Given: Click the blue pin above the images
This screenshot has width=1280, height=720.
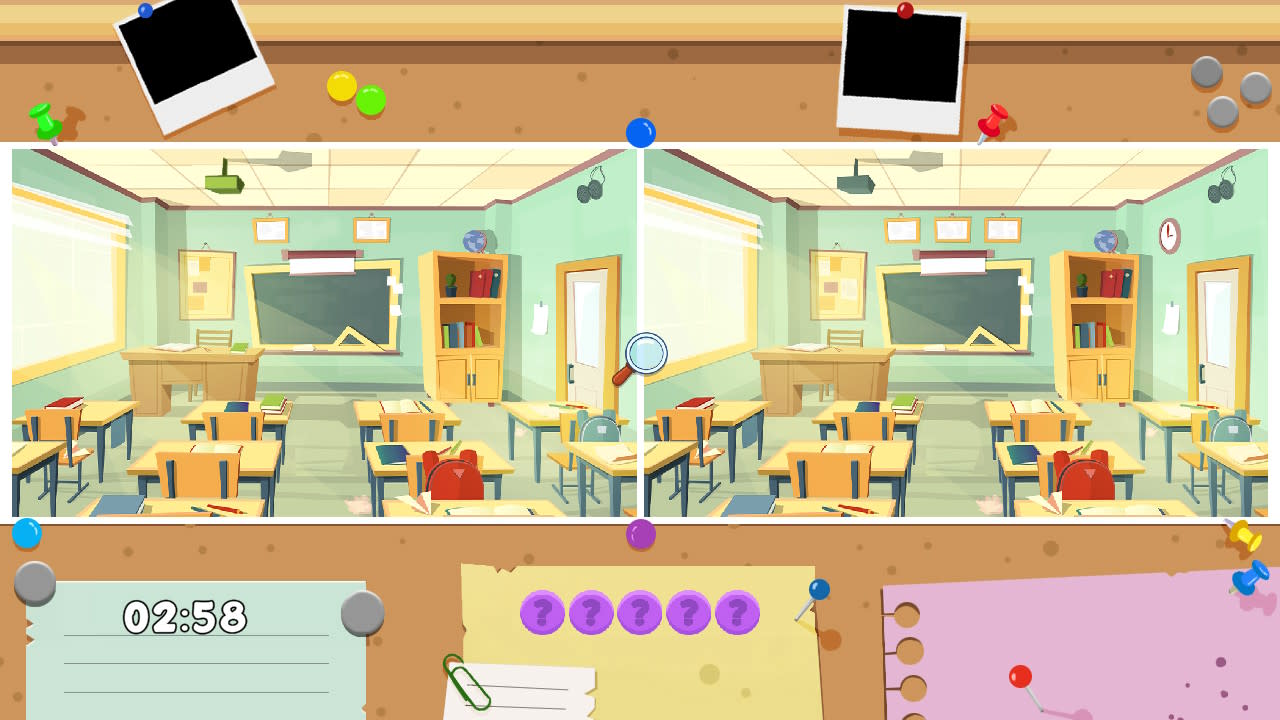Looking at the screenshot, I should [x=640, y=130].
